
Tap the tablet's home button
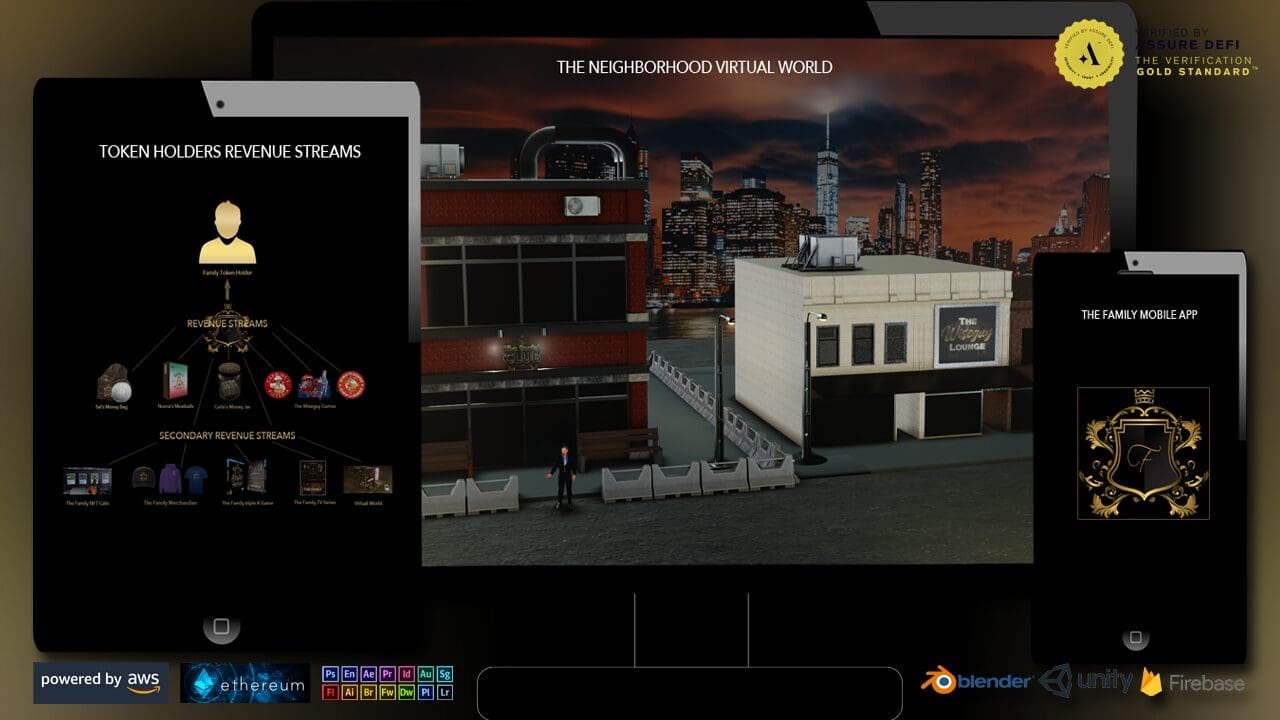tap(221, 627)
